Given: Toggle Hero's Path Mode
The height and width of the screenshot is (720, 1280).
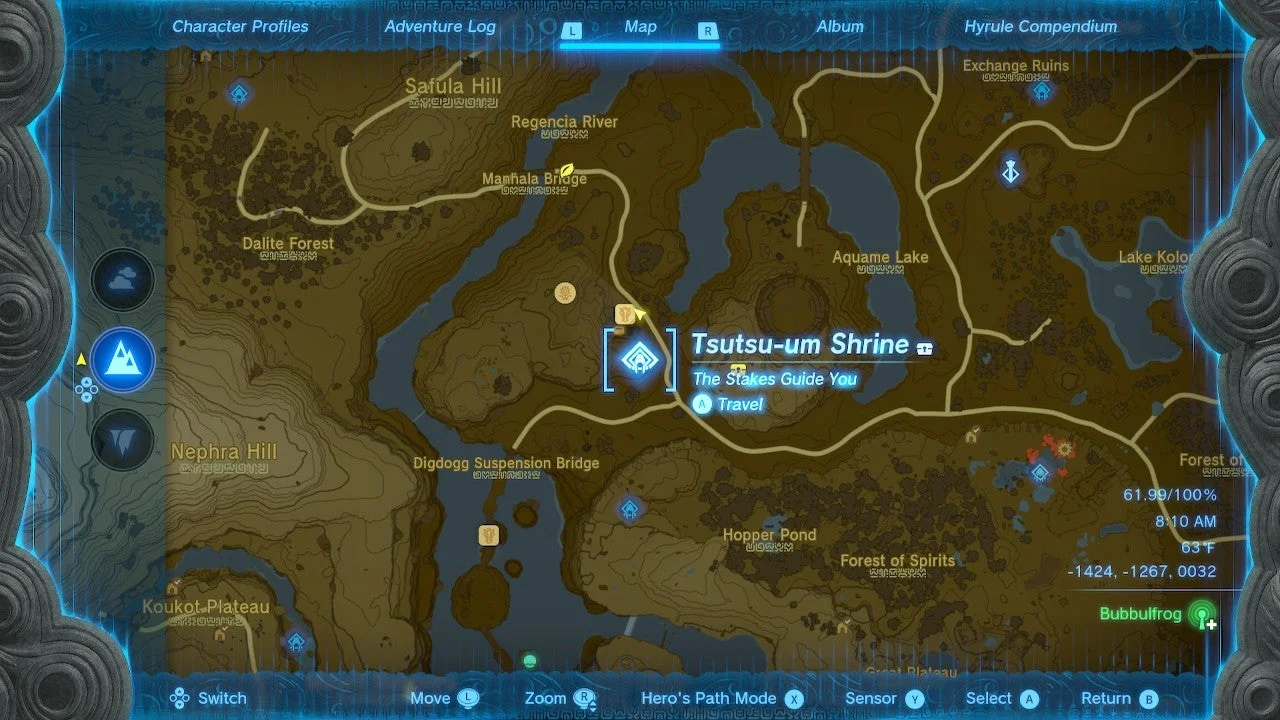Looking at the screenshot, I should [711, 698].
